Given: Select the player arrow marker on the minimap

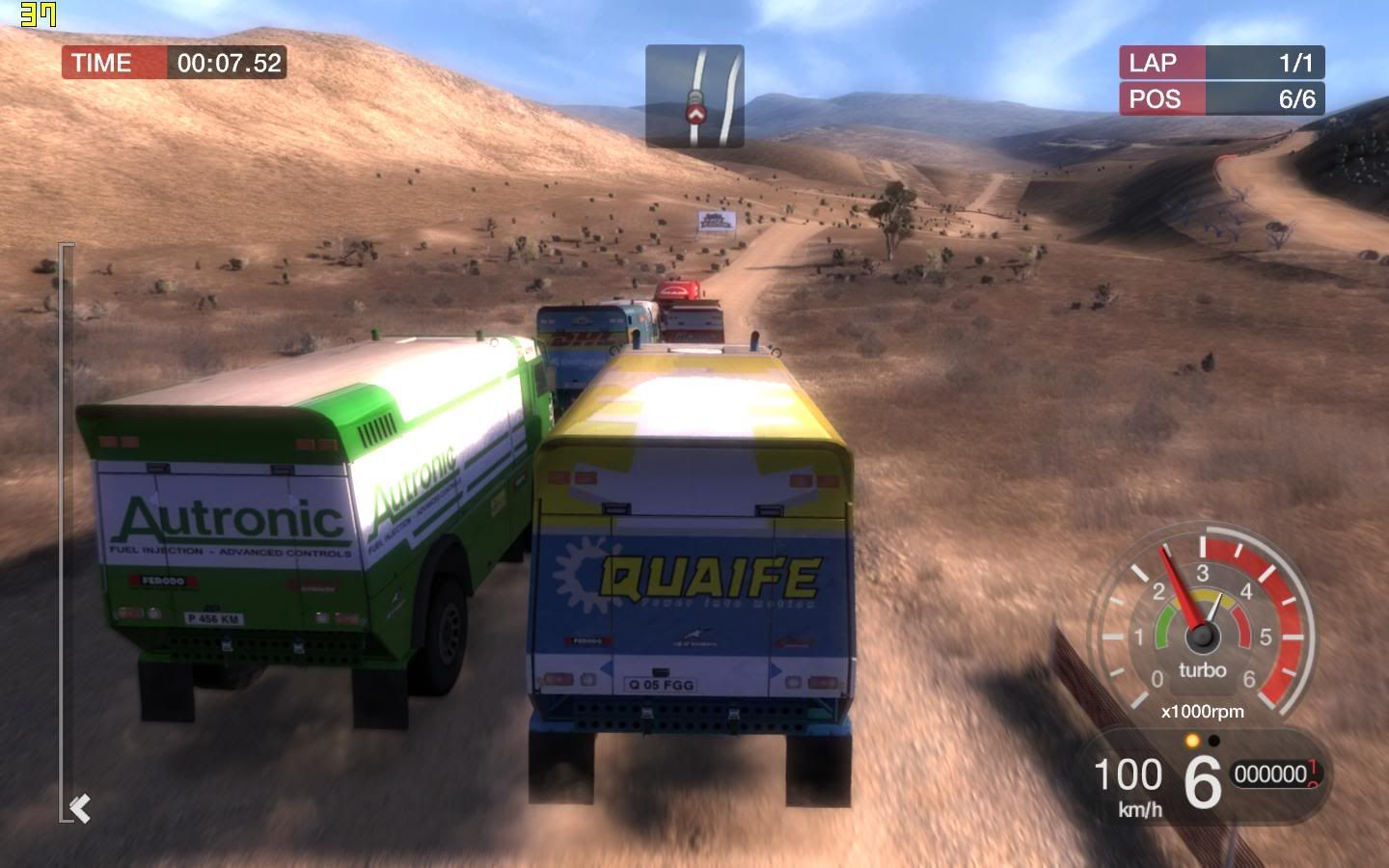Looking at the screenshot, I should click(694, 115).
